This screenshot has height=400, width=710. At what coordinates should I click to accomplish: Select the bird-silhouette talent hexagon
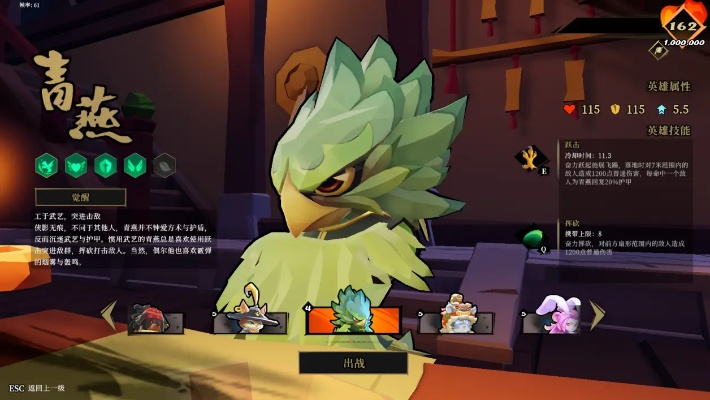47,164
